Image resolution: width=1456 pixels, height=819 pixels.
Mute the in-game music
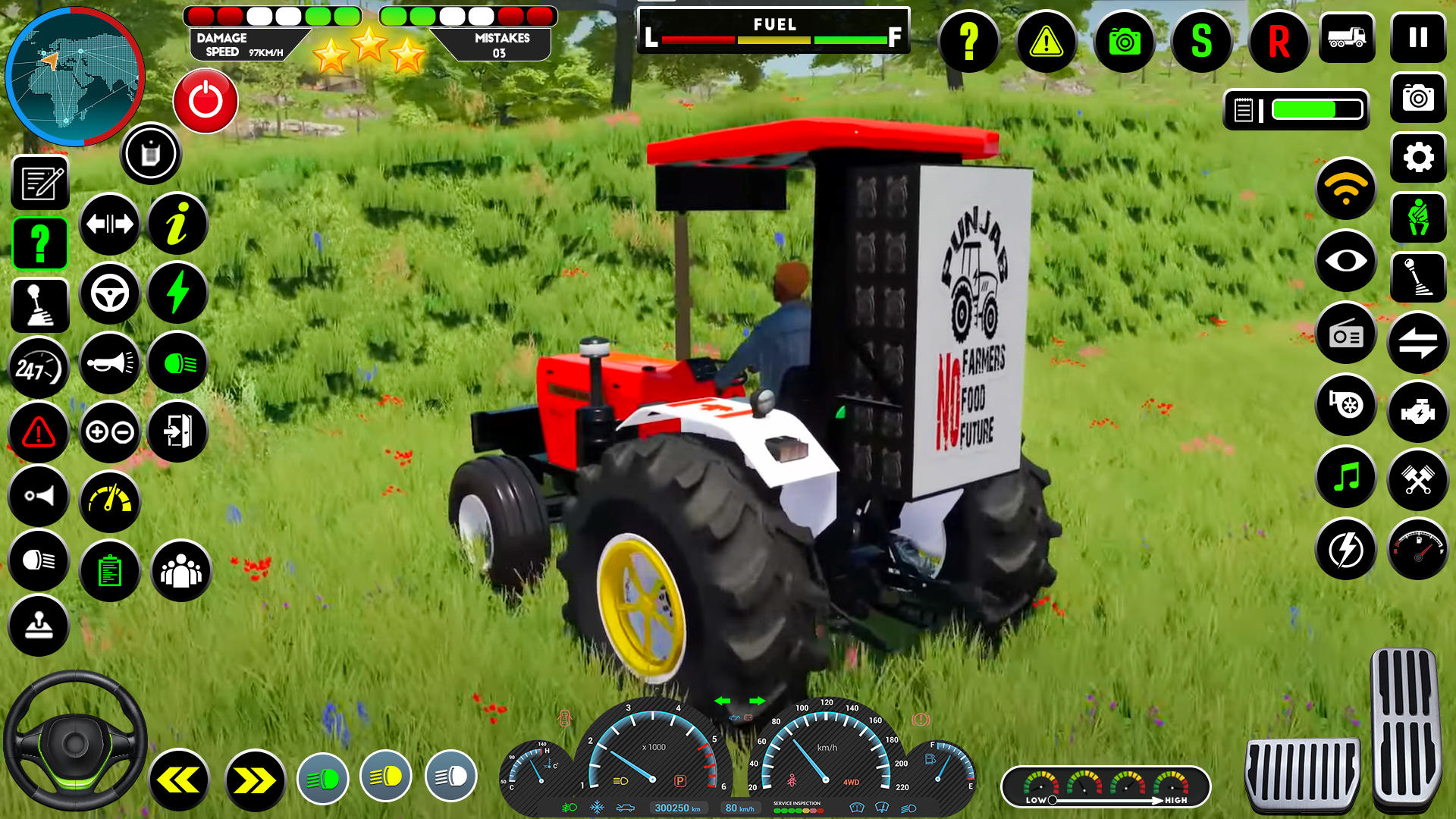click(1348, 477)
